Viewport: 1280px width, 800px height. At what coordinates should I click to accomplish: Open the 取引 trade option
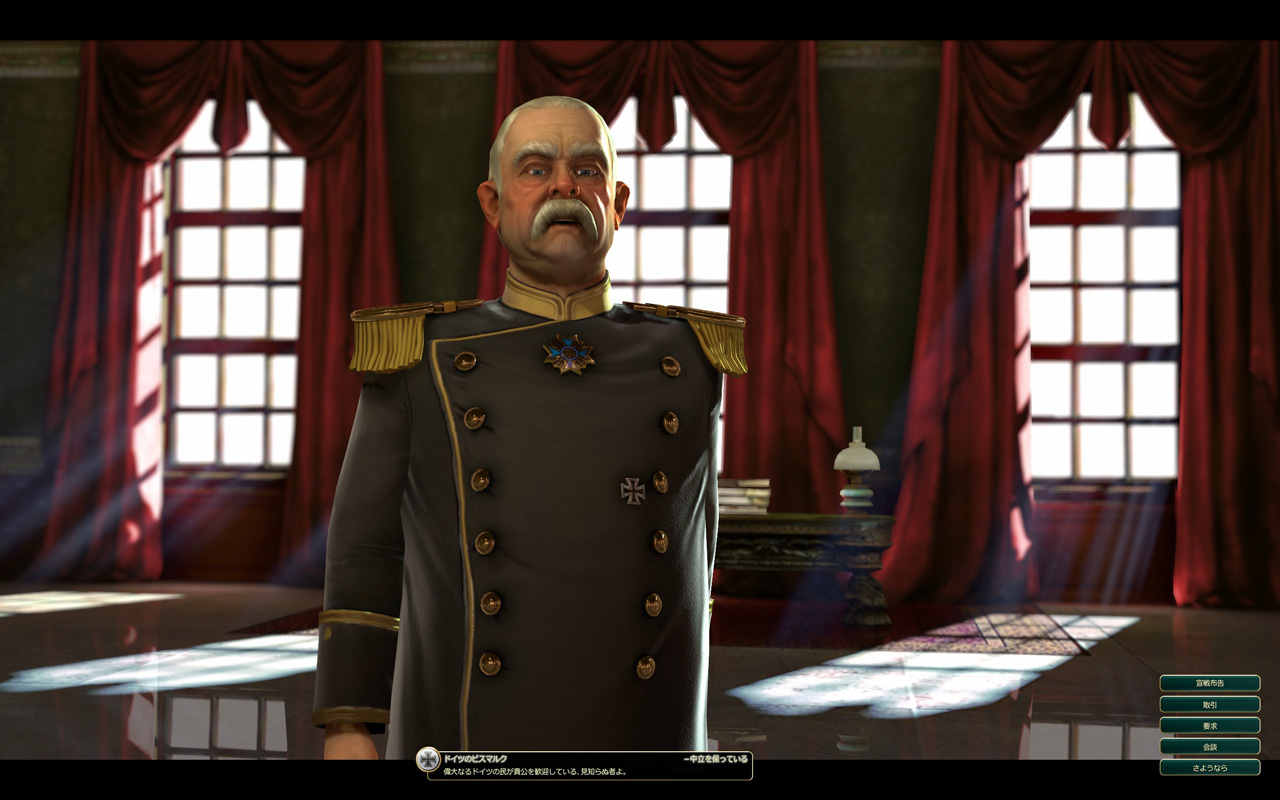point(1209,704)
